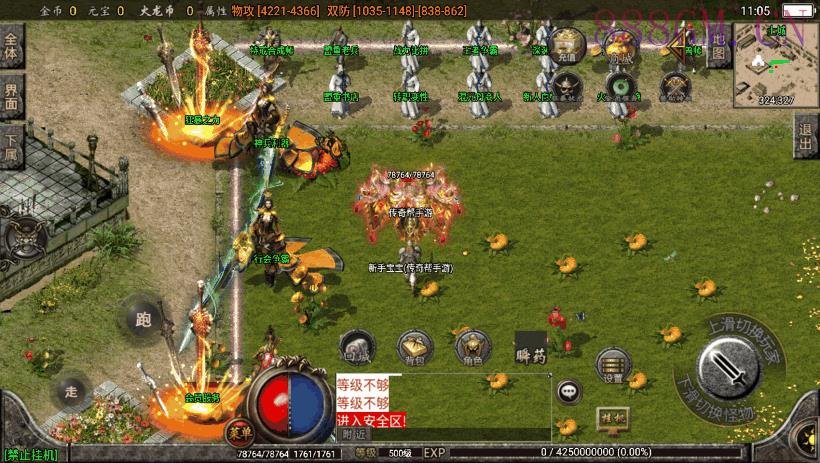Open the 地图 map button
Viewport: 820px width, 463px height.
(717, 48)
